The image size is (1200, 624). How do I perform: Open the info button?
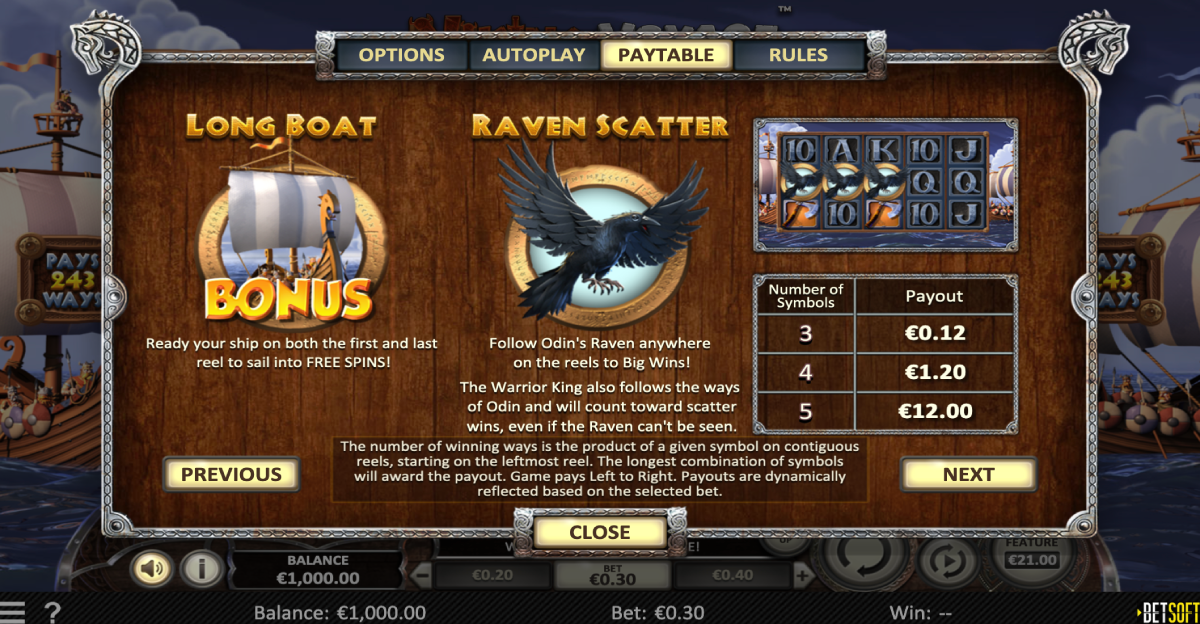(201, 569)
